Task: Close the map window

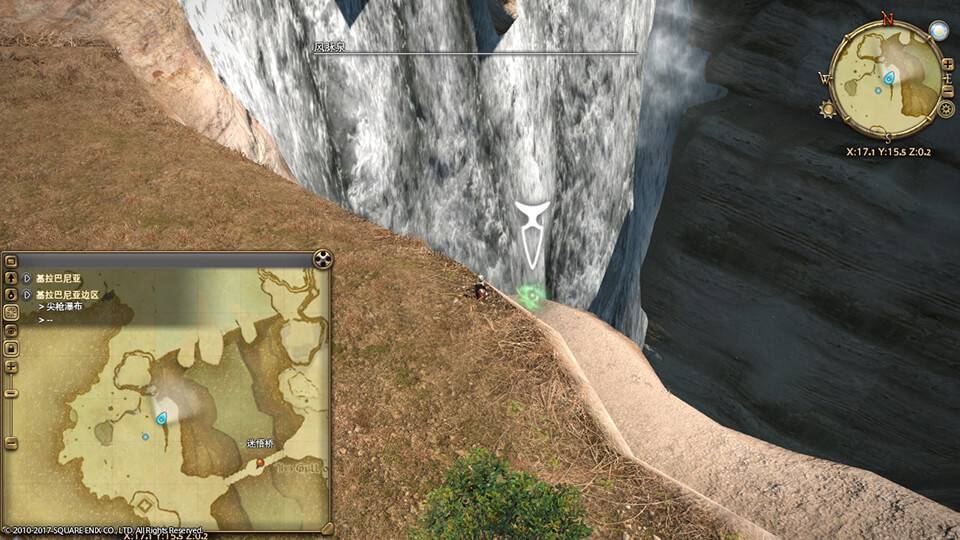Action: (322, 260)
